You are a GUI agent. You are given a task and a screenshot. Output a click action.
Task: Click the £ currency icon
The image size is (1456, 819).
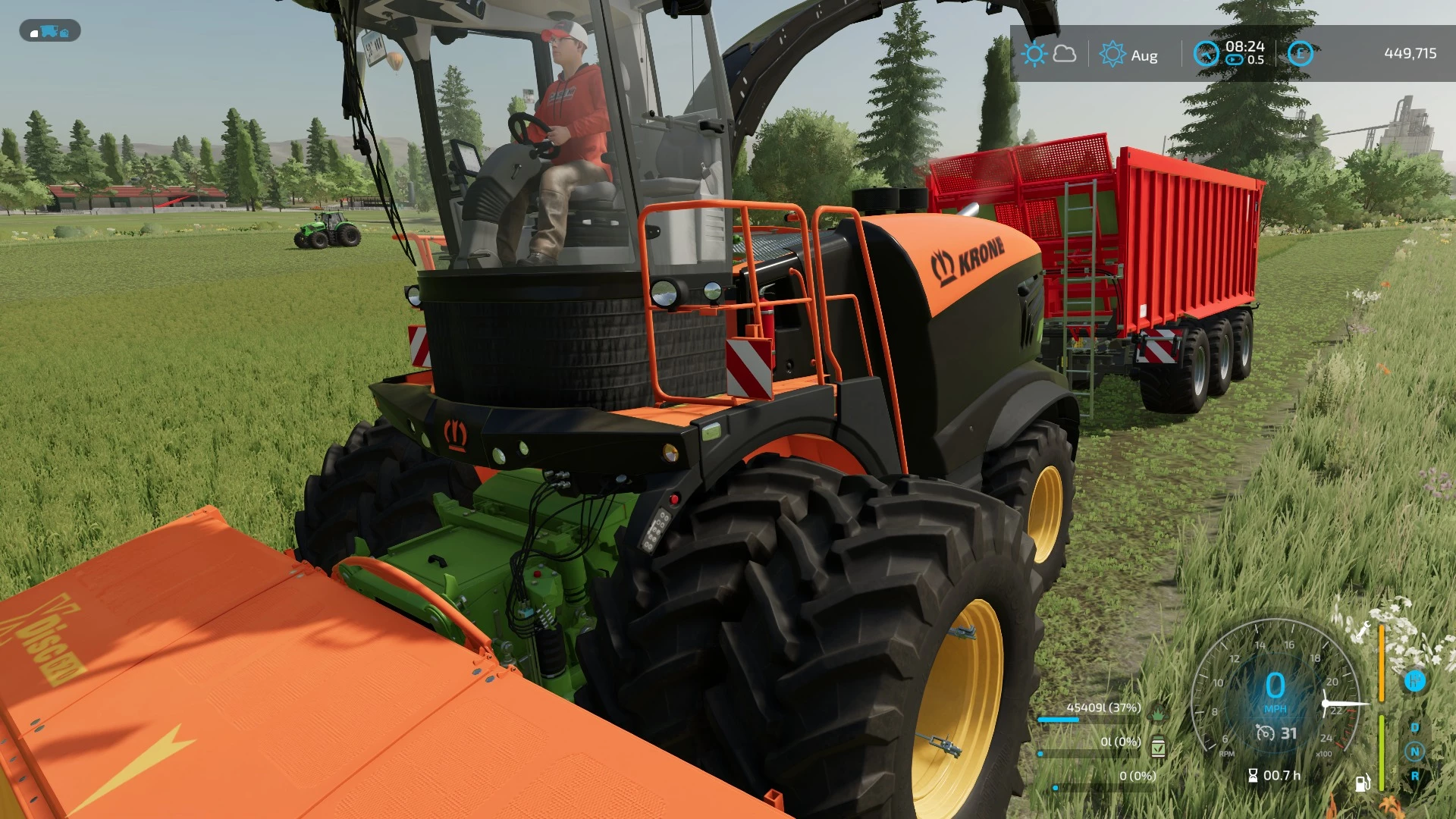coord(1301,55)
